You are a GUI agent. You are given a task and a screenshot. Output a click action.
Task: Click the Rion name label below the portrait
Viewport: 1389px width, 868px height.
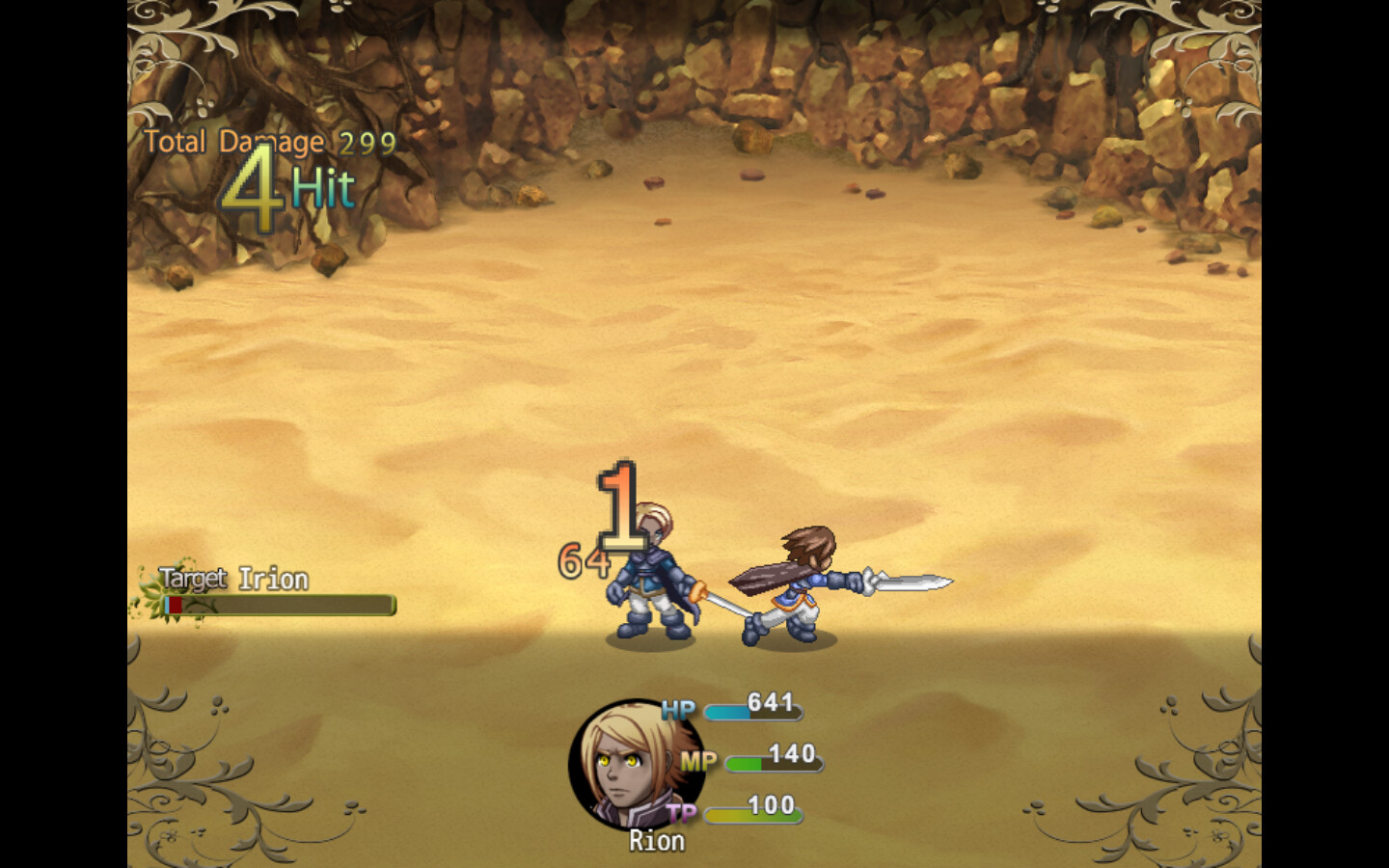click(657, 841)
